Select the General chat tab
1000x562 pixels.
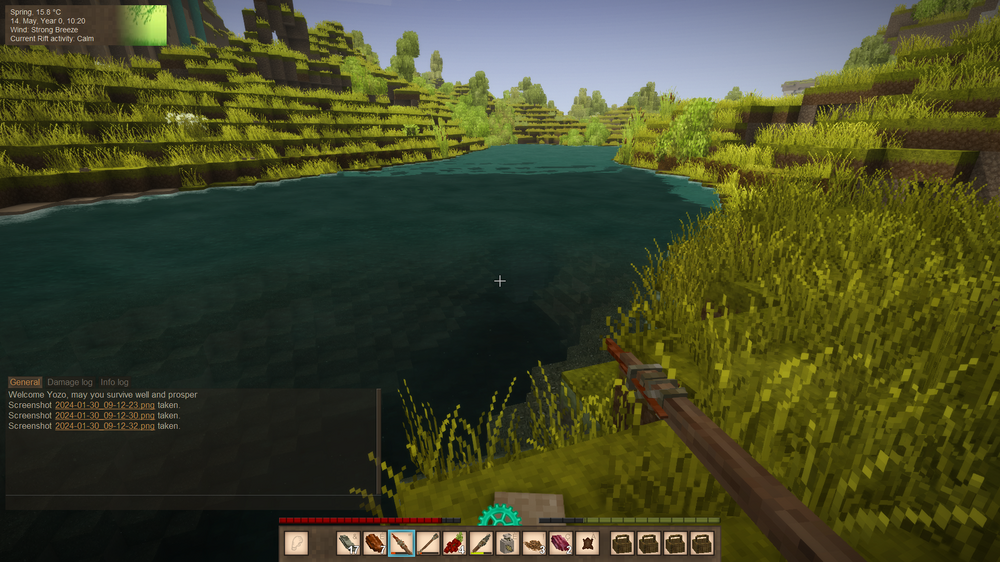tap(25, 382)
